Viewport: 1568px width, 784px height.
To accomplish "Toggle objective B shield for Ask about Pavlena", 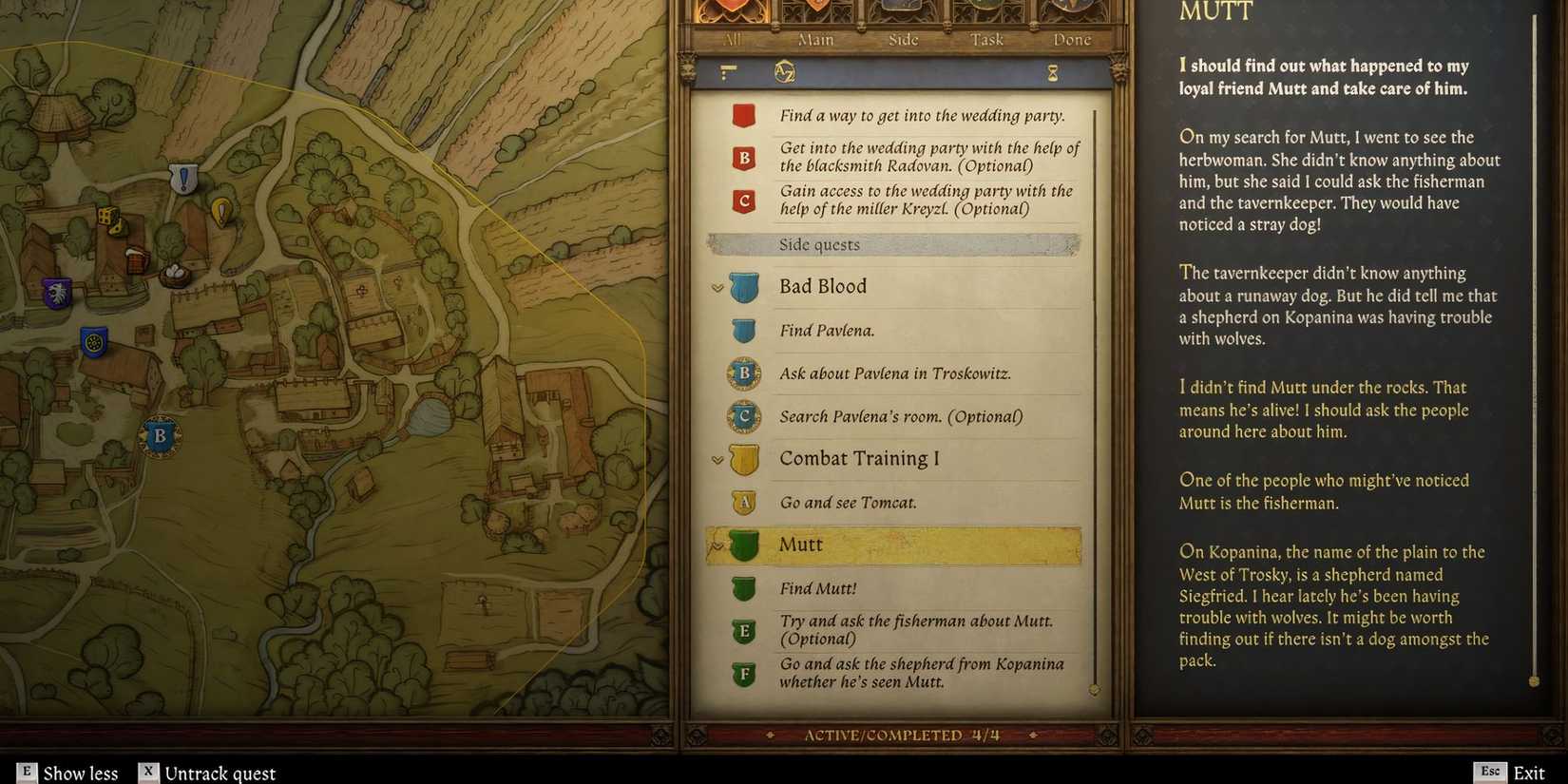I will click(743, 373).
